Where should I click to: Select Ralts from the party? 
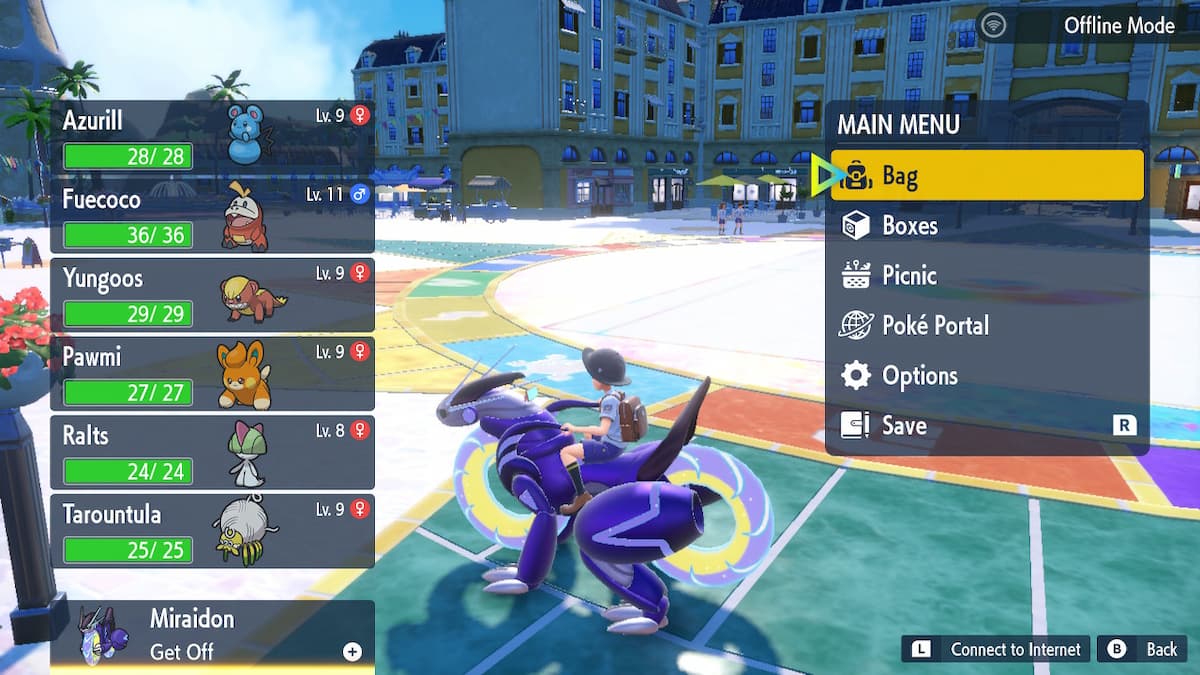pos(212,452)
